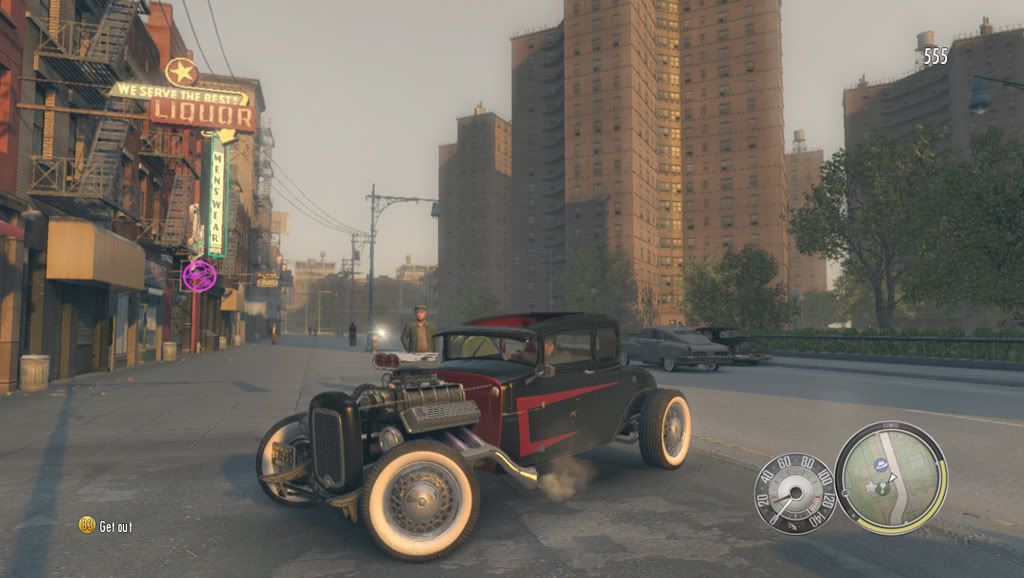Select the blue hat marker on minimap
Viewport: 1024px width, 578px height.
click(x=881, y=465)
